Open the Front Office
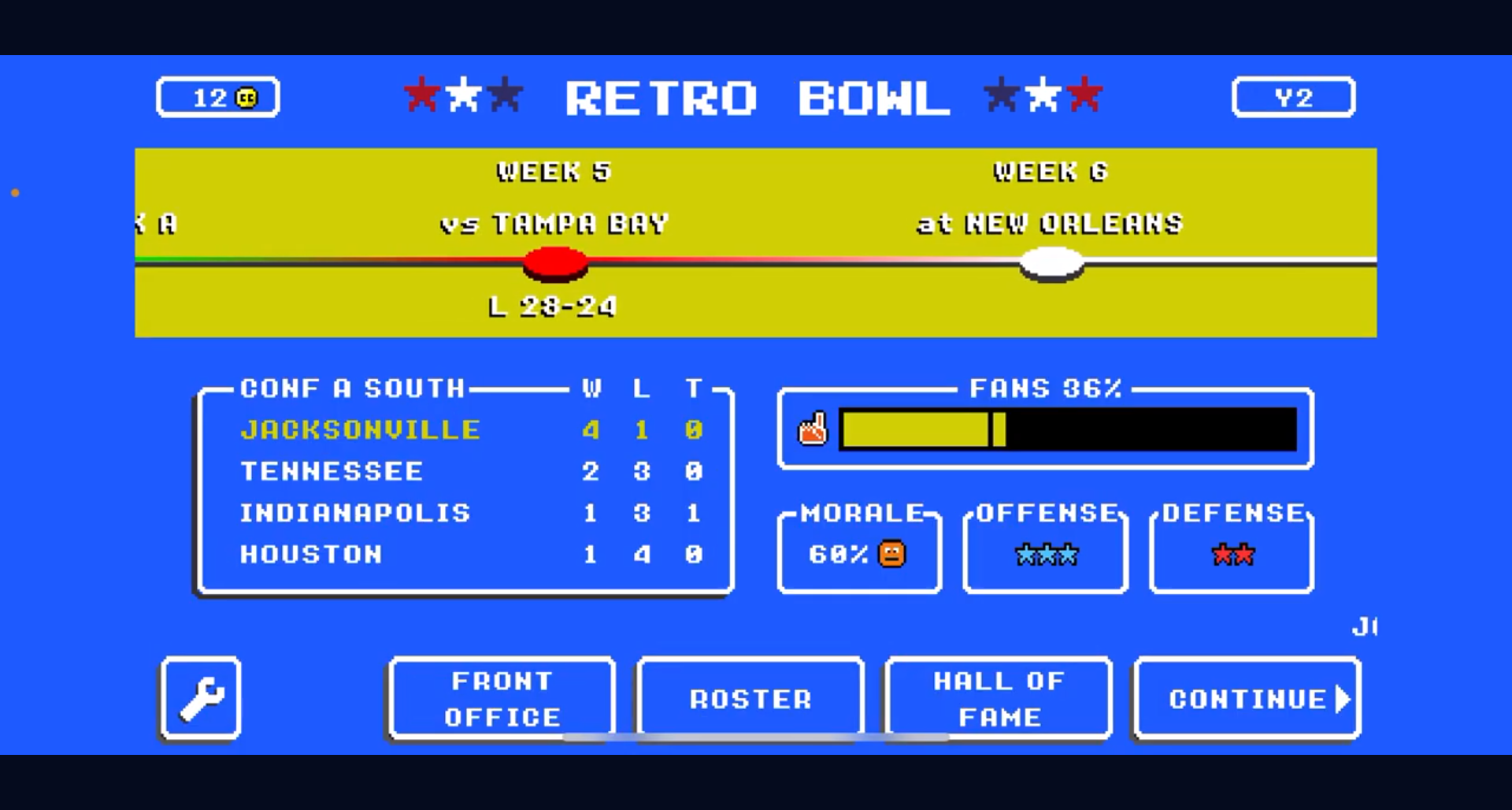The height and width of the screenshot is (810, 1512). coord(501,698)
